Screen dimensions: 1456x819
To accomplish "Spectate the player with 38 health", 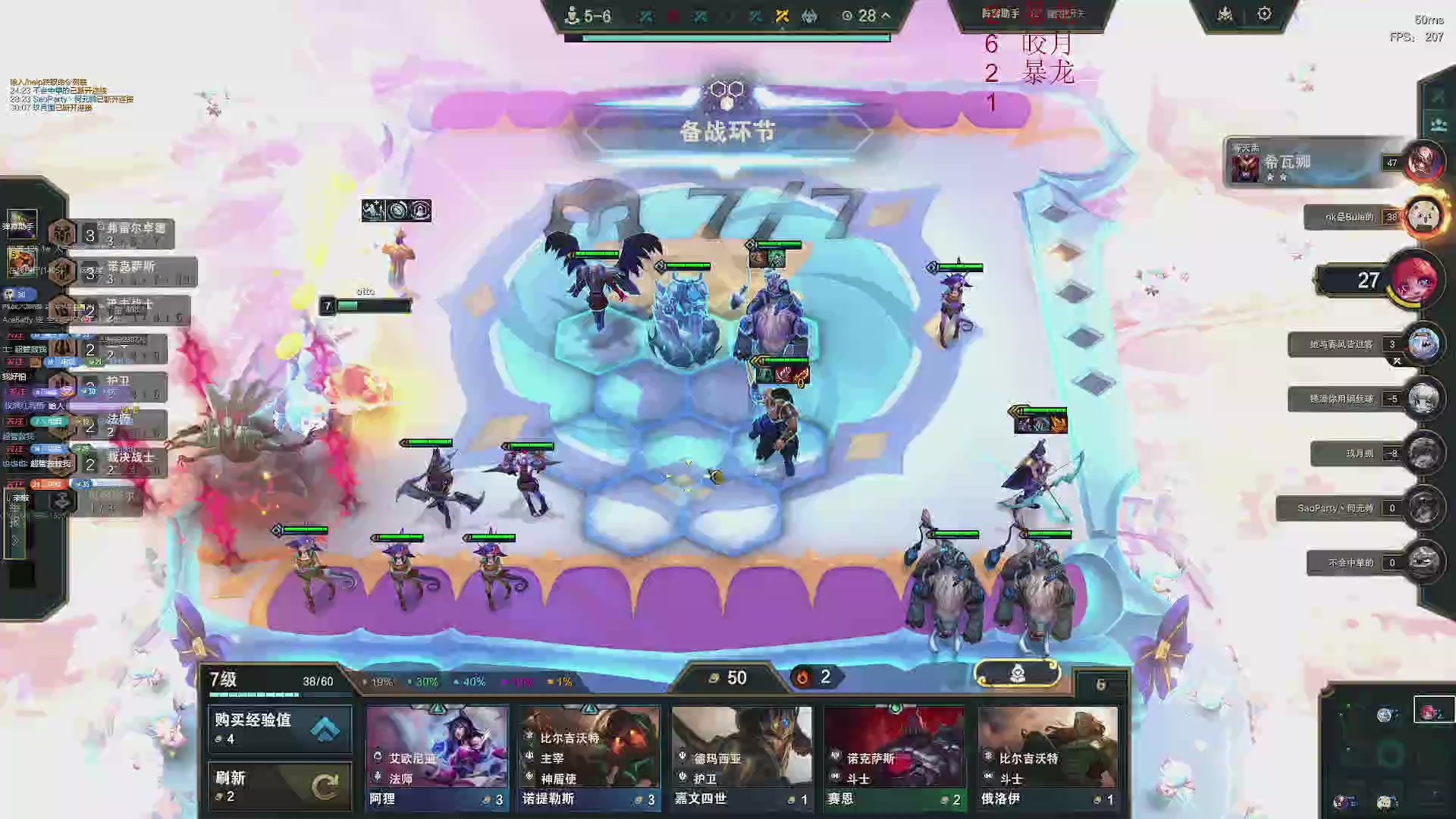I will click(1422, 217).
